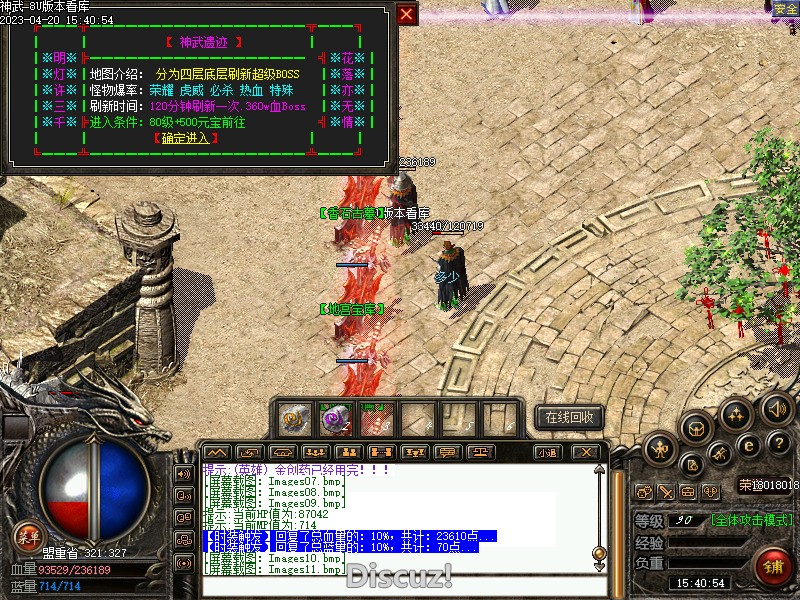800x600 pixels.
Task: Close the 神武遗迹 dialog with red X
Action: (406, 14)
